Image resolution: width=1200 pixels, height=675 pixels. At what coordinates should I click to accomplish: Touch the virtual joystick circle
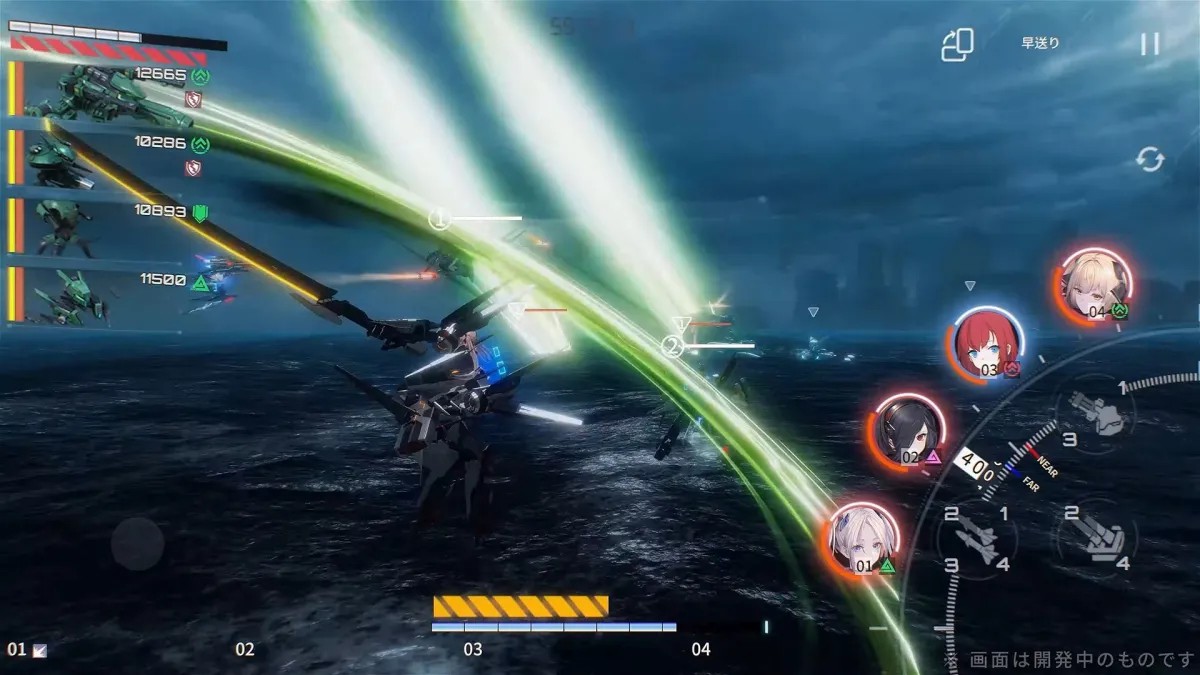pyautogui.click(x=137, y=544)
